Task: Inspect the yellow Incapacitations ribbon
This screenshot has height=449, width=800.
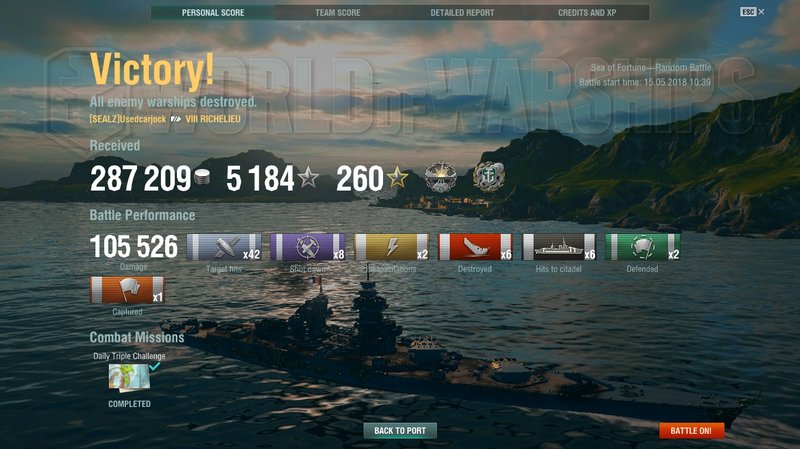Action: click(392, 247)
